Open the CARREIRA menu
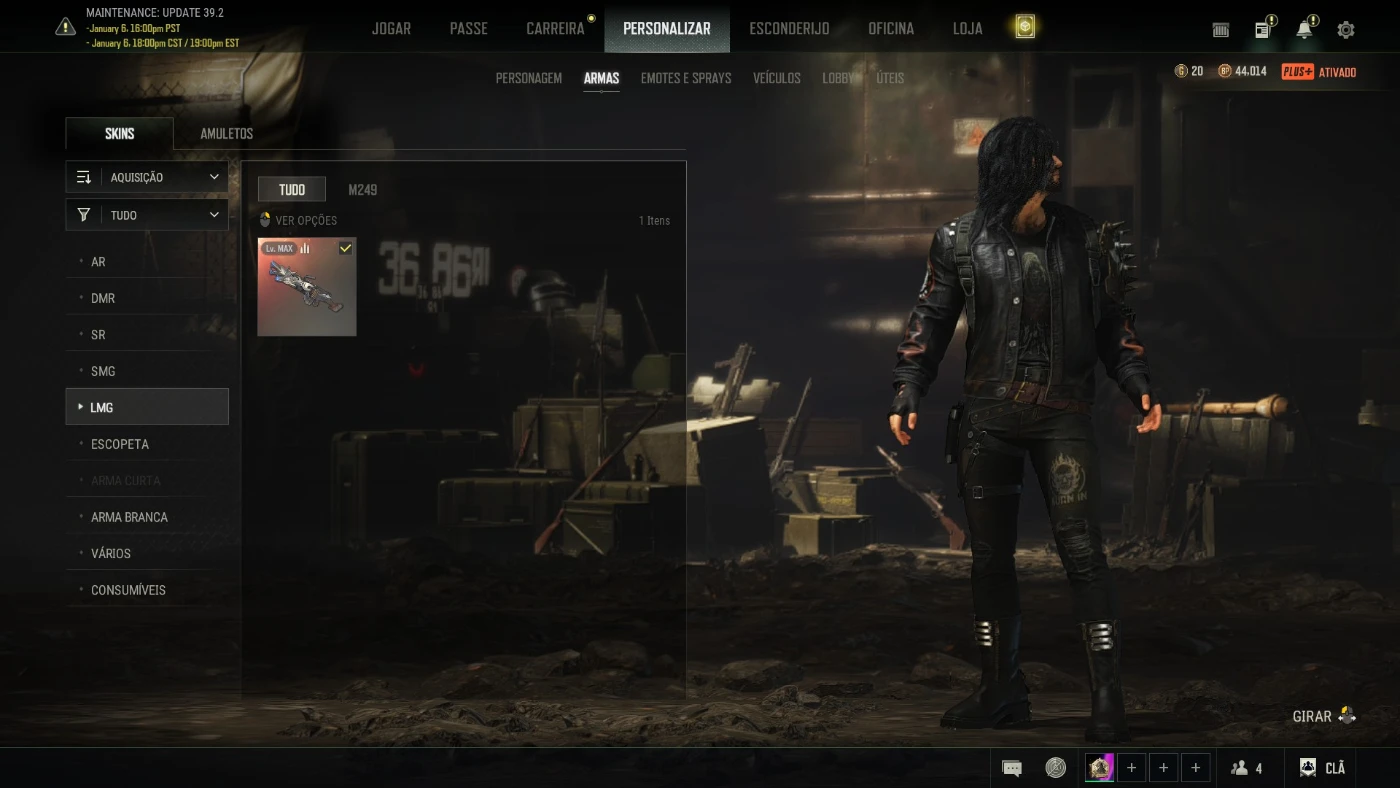 (555, 28)
